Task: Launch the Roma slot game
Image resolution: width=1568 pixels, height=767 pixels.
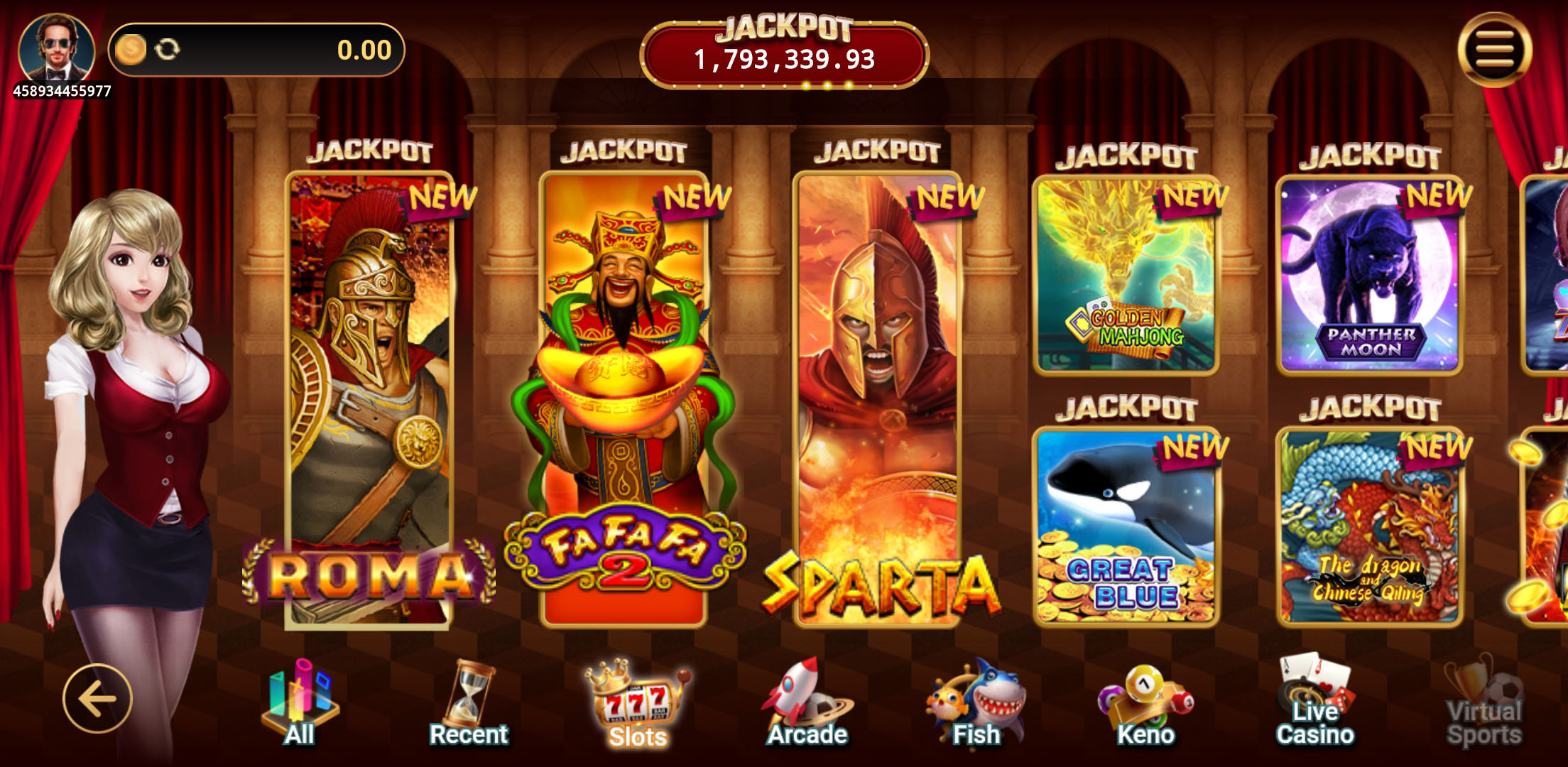Action: (x=369, y=398)
